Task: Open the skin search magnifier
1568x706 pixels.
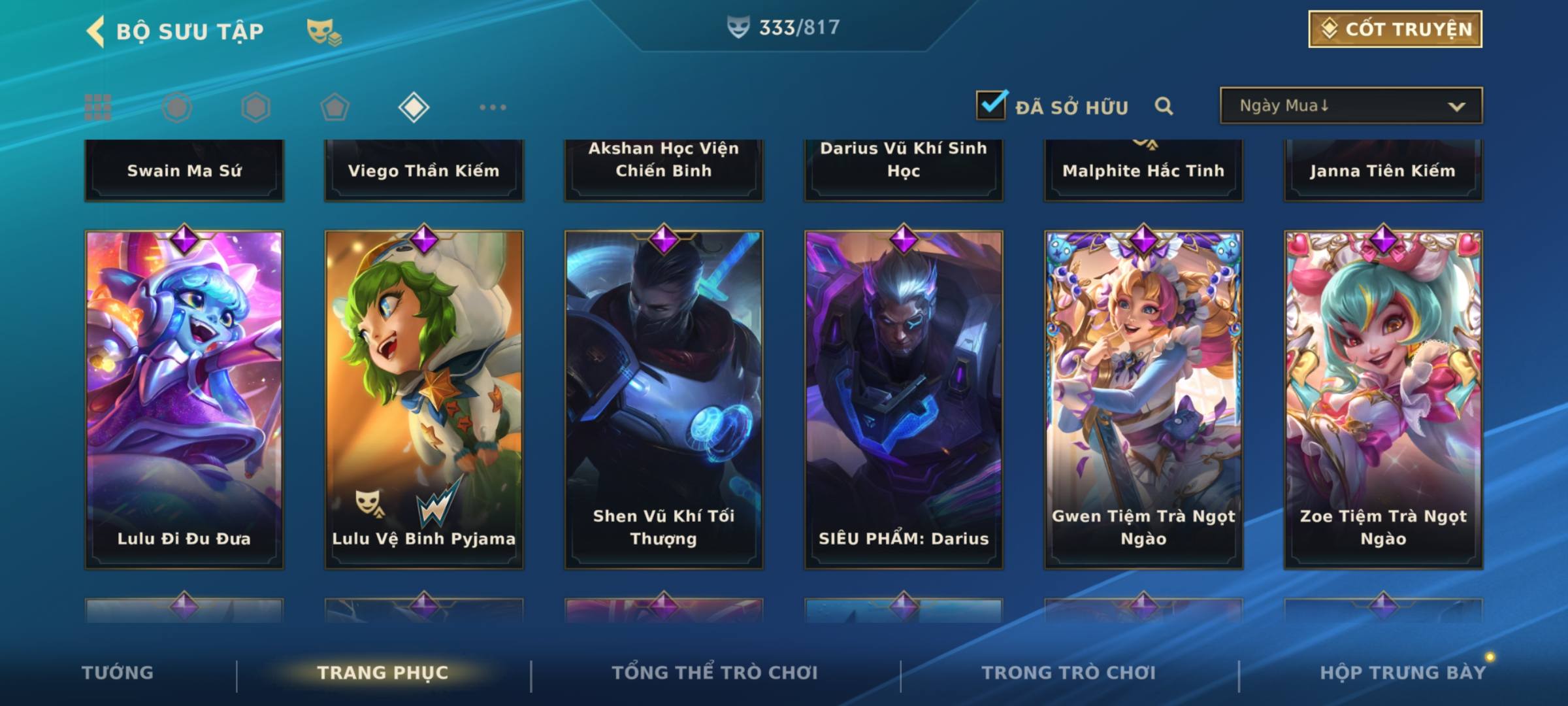Action: (x=1164, y=106)
